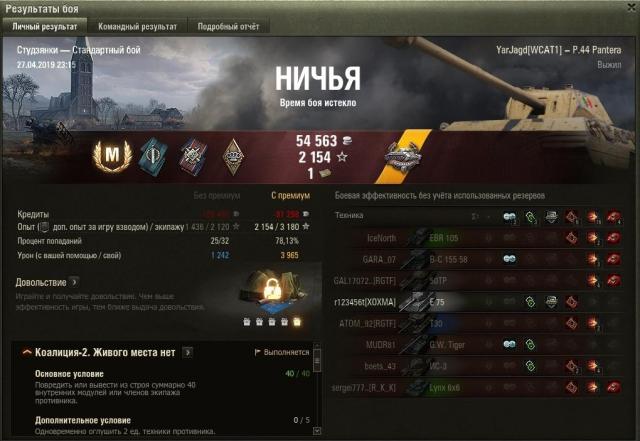Choose the boets_43 ИС-3 row
The width and height of the screenshot is (640, 441).
click(x=480, y=365)
